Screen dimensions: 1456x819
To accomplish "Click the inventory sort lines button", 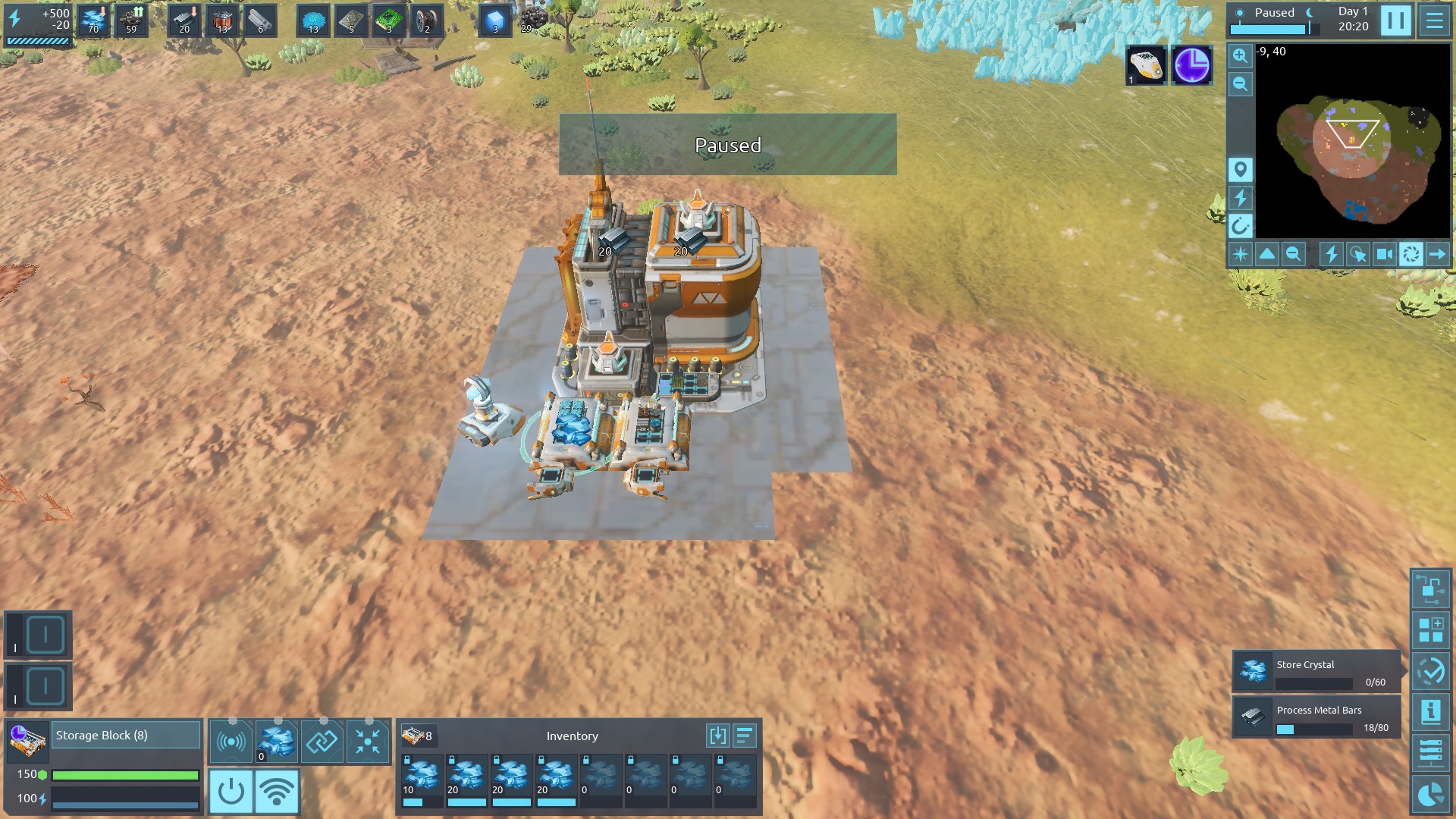I will click(745, 735).
